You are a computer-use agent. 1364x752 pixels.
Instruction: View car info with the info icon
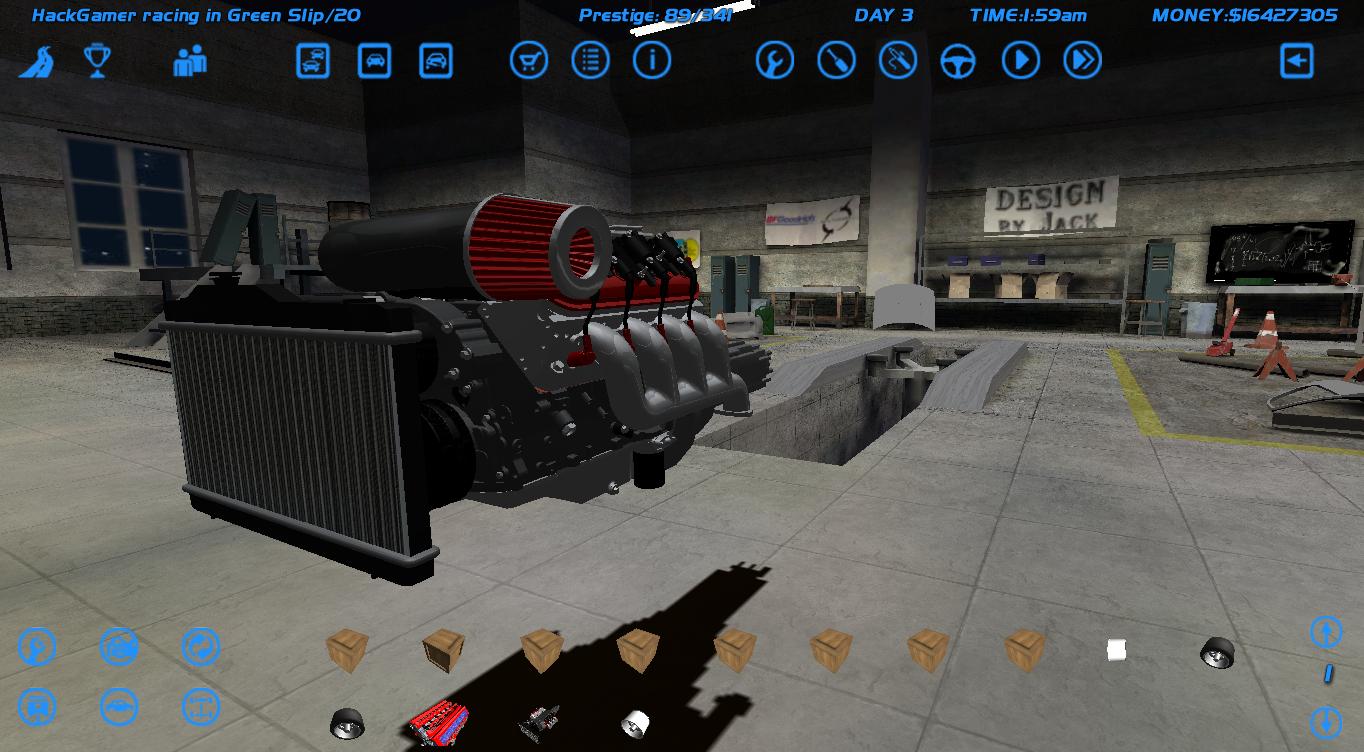pos(652,60)
